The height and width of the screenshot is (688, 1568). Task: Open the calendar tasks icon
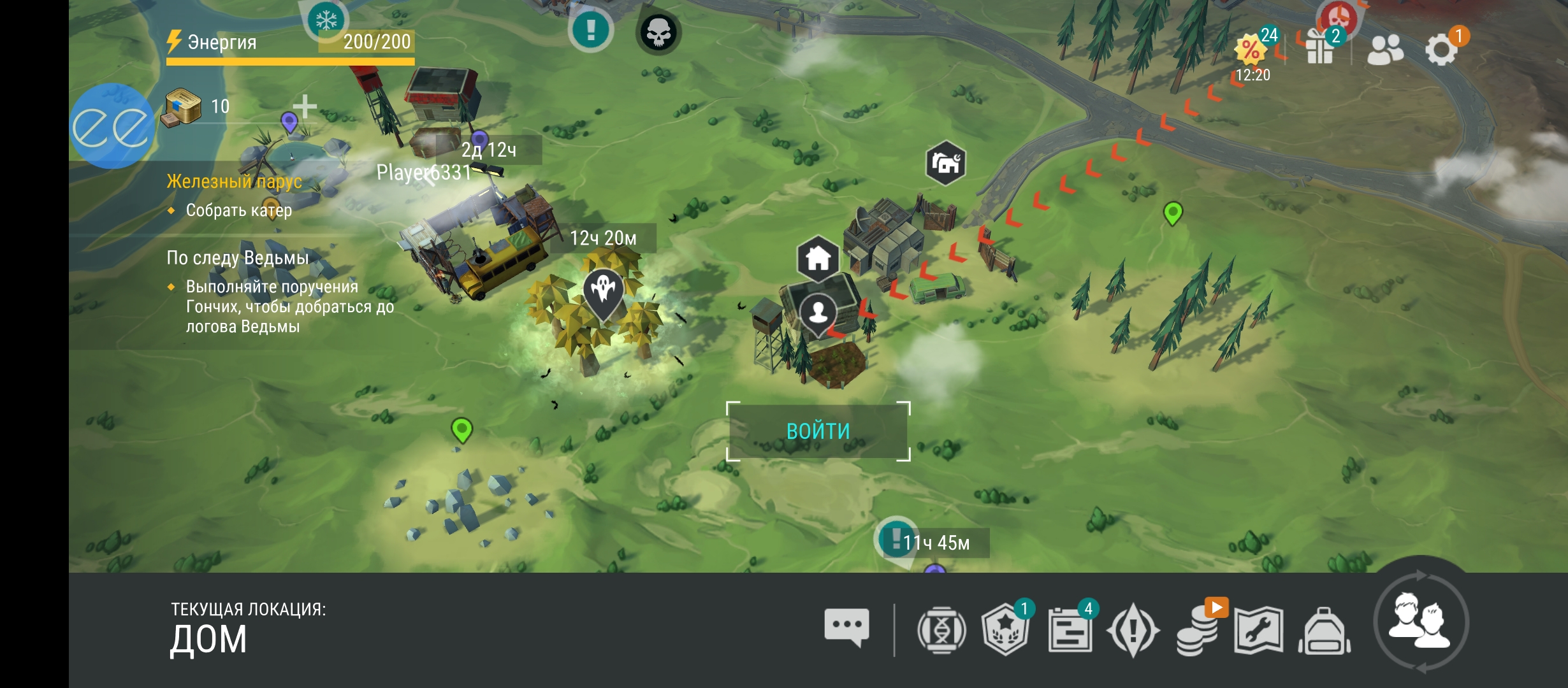(x=1070, y=631)
